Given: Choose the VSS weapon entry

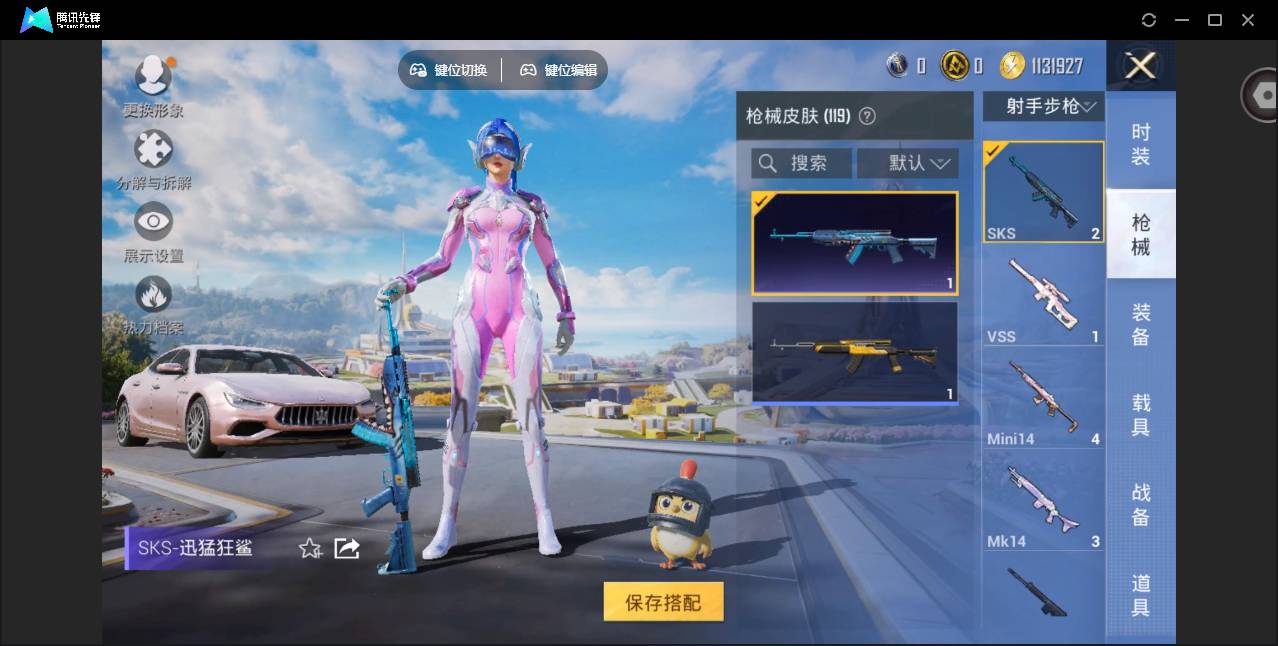Looking at the screenshot, I should click(1043, 297).
